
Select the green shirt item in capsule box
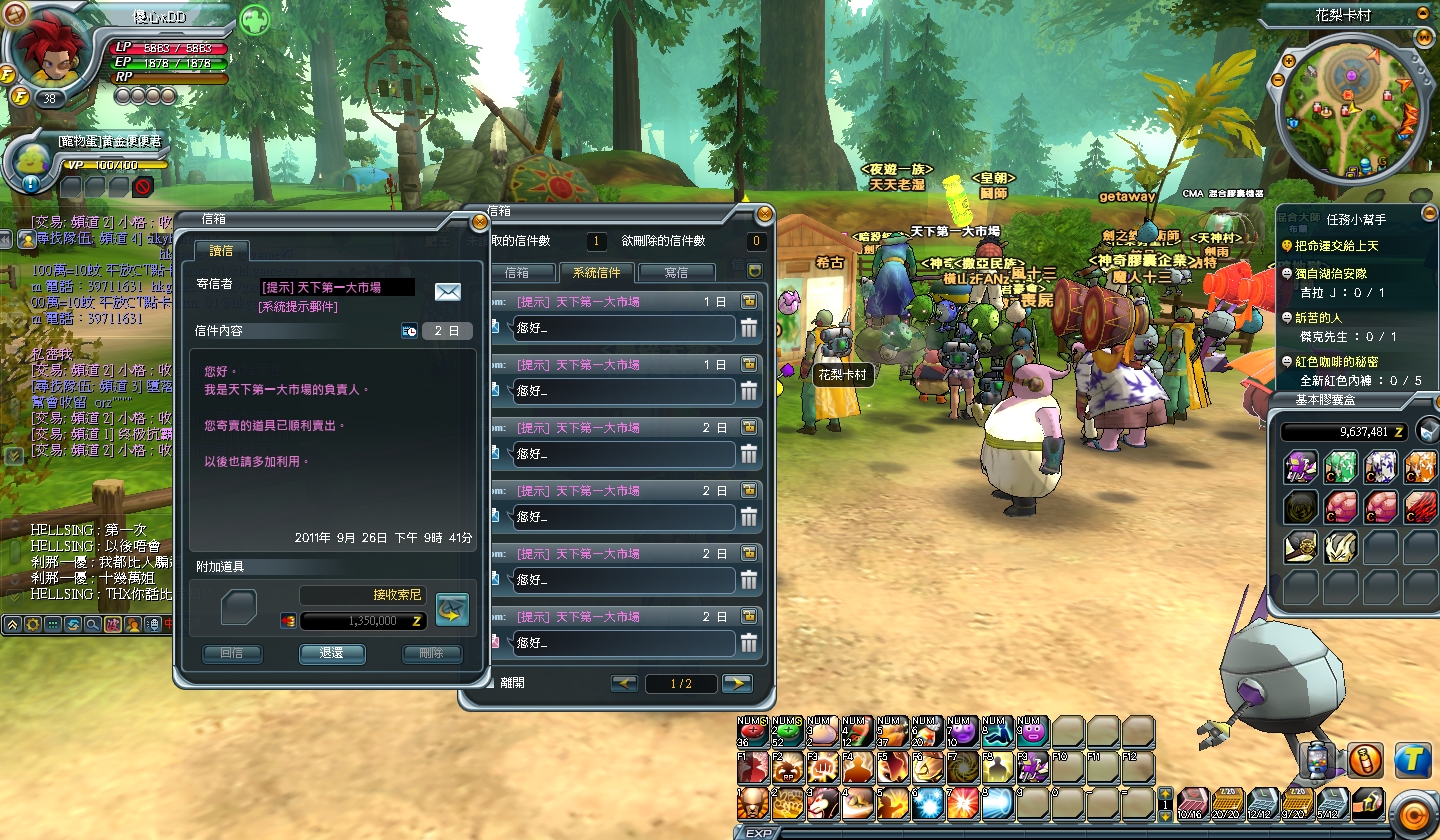pyautogui.click(x=1340, y=467)
